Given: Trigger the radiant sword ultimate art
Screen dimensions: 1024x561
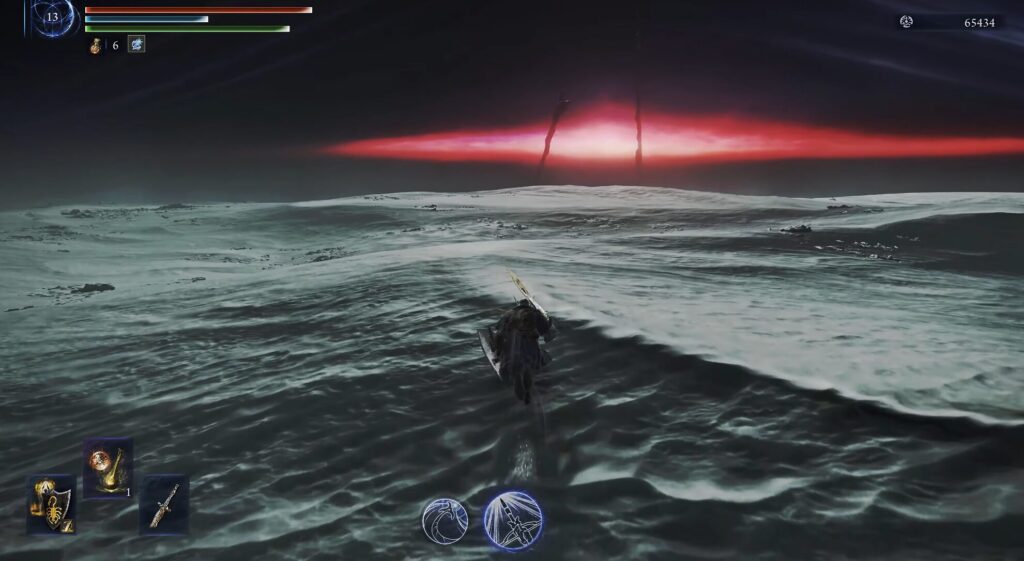Looking at the screenshot, I should coord(512,520).
